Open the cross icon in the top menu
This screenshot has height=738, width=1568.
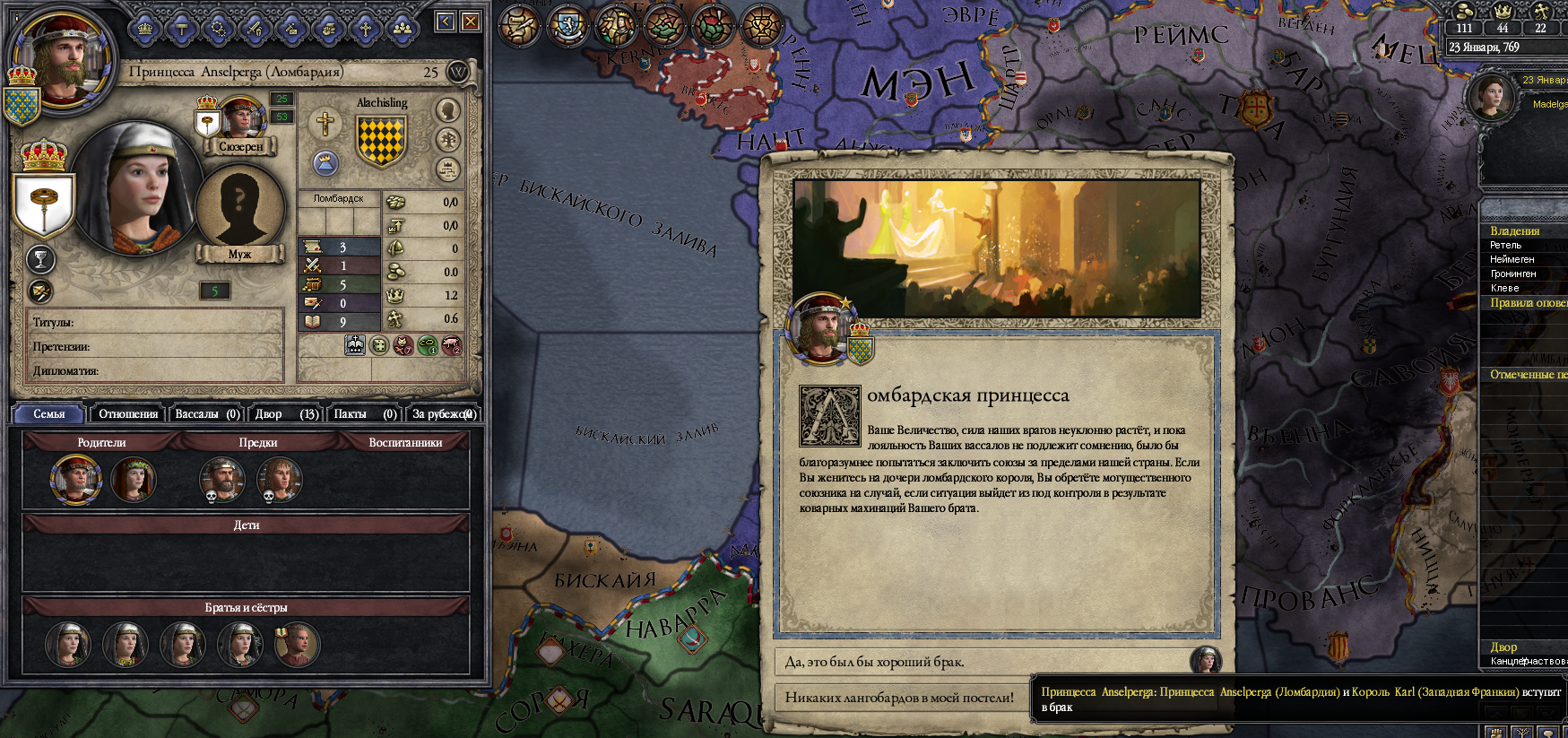366,30
